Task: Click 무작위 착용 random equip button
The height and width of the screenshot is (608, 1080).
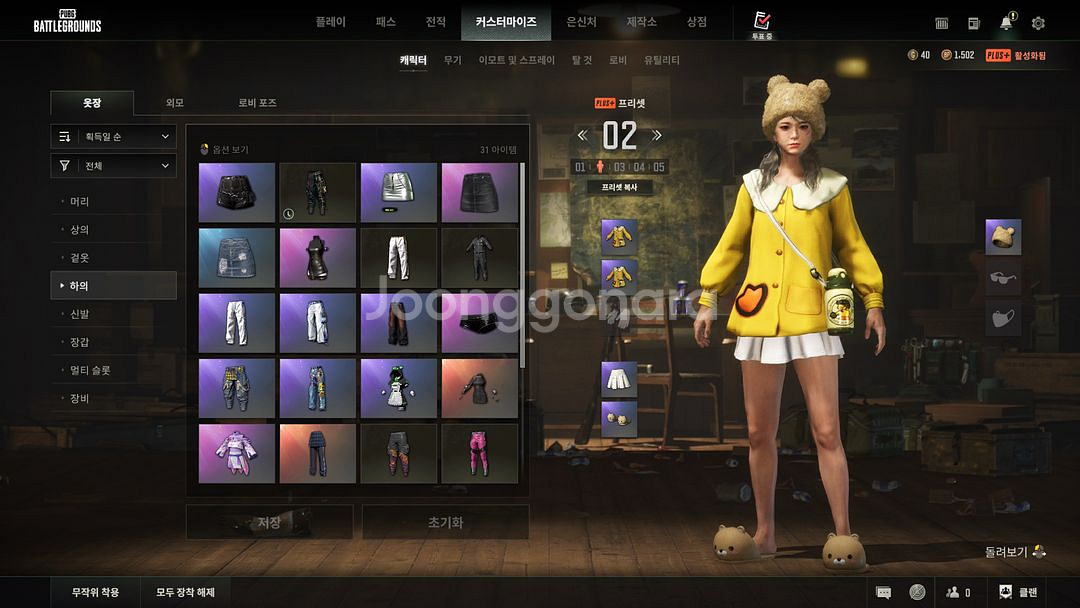Action: coord(95,592)
